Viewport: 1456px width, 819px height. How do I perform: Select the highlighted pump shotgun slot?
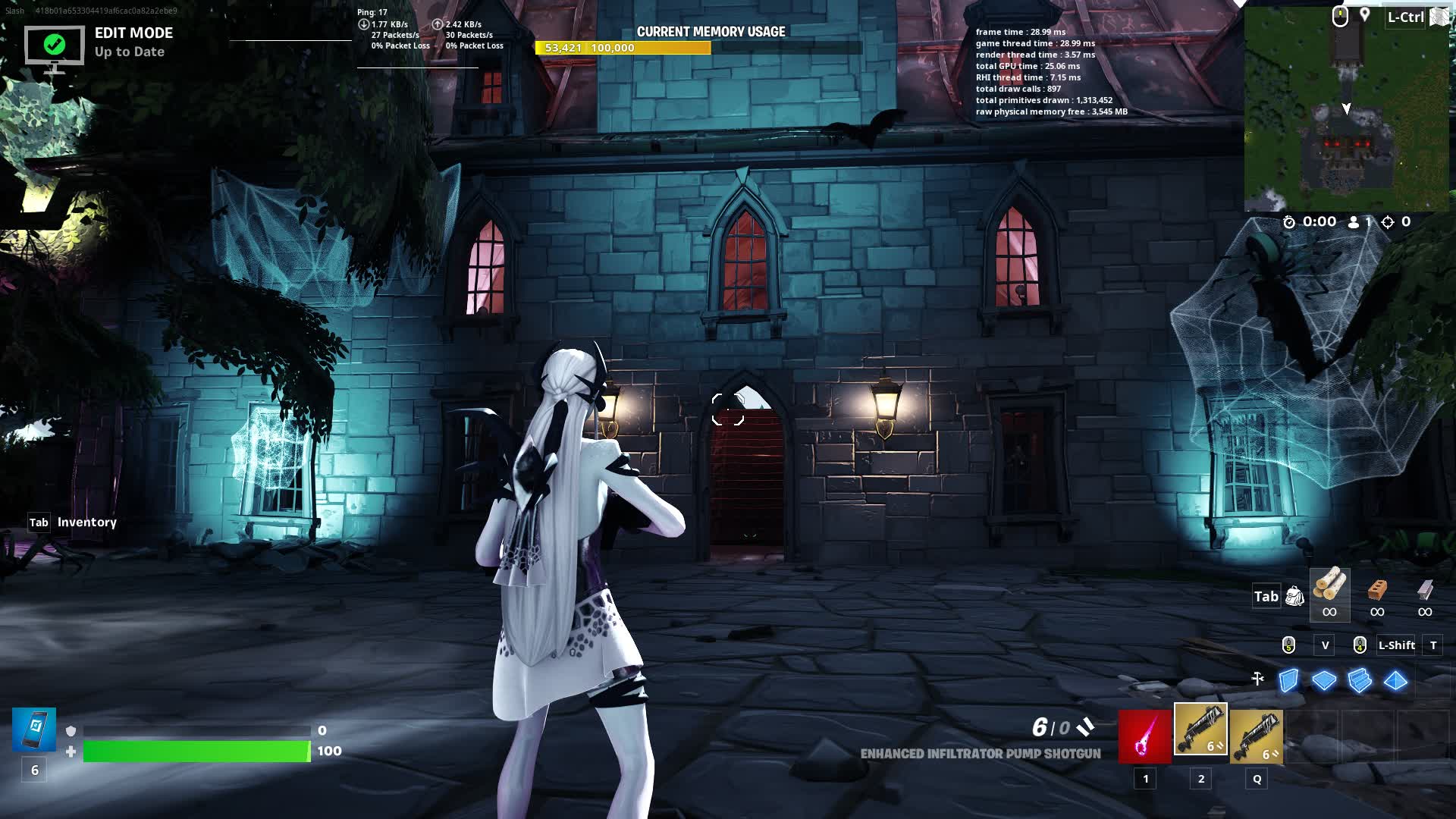point(1200,730)
